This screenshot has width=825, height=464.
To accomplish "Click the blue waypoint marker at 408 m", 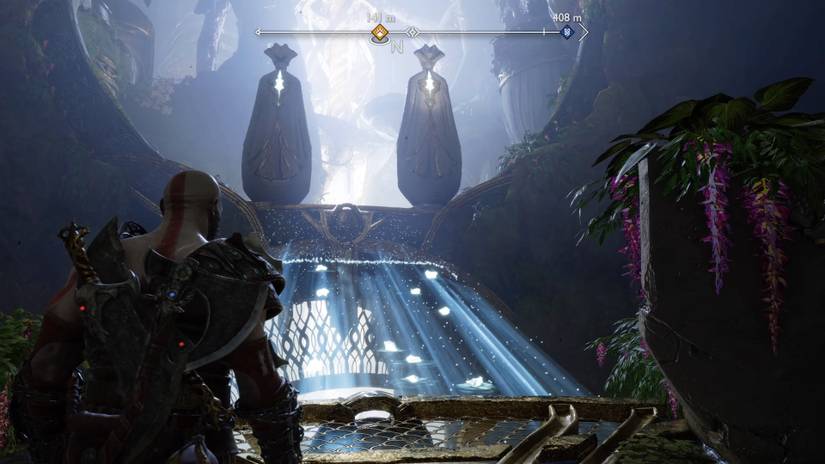I will 566,33.
